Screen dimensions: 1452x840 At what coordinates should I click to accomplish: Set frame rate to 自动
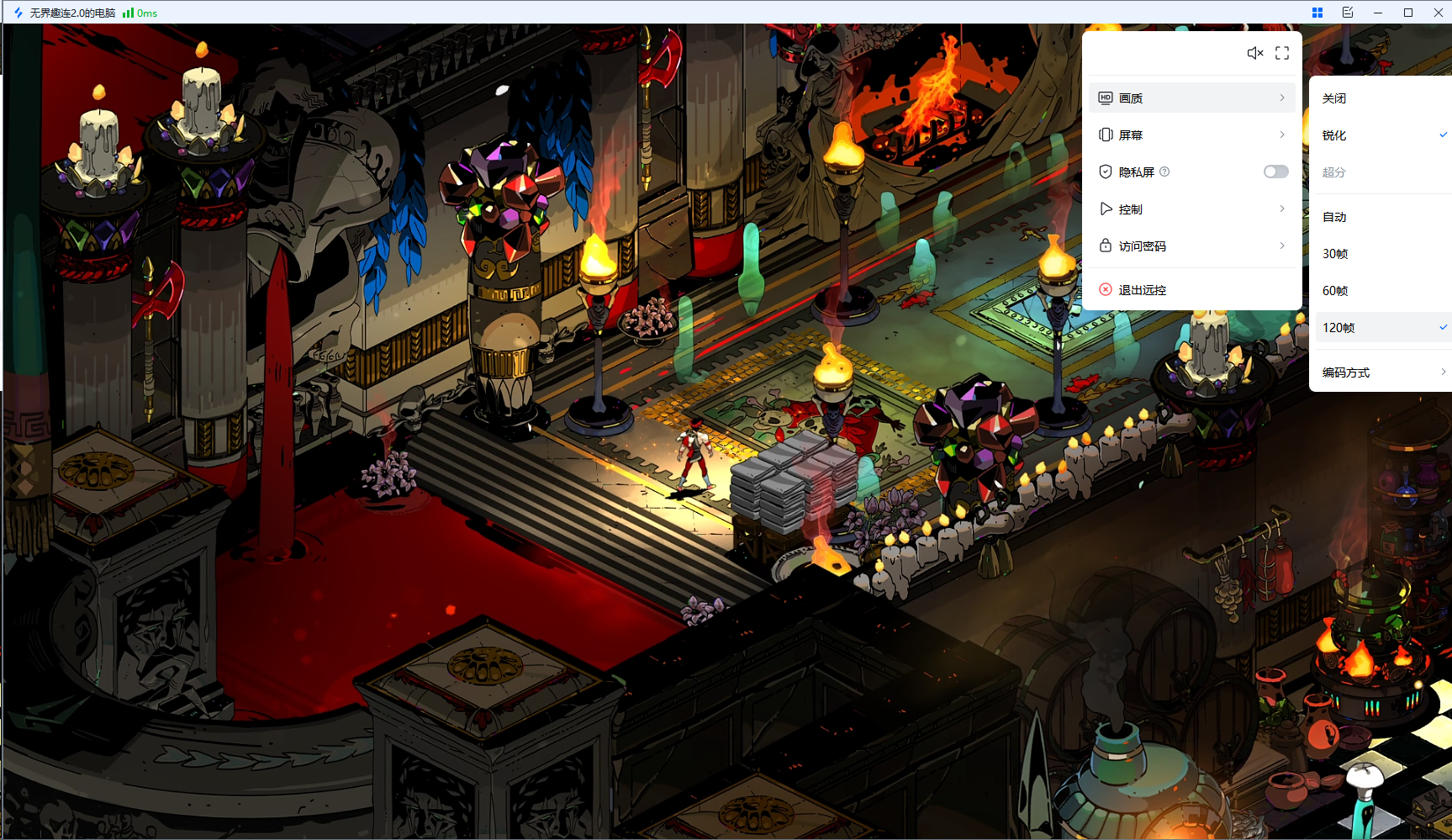click(1334, 217)
